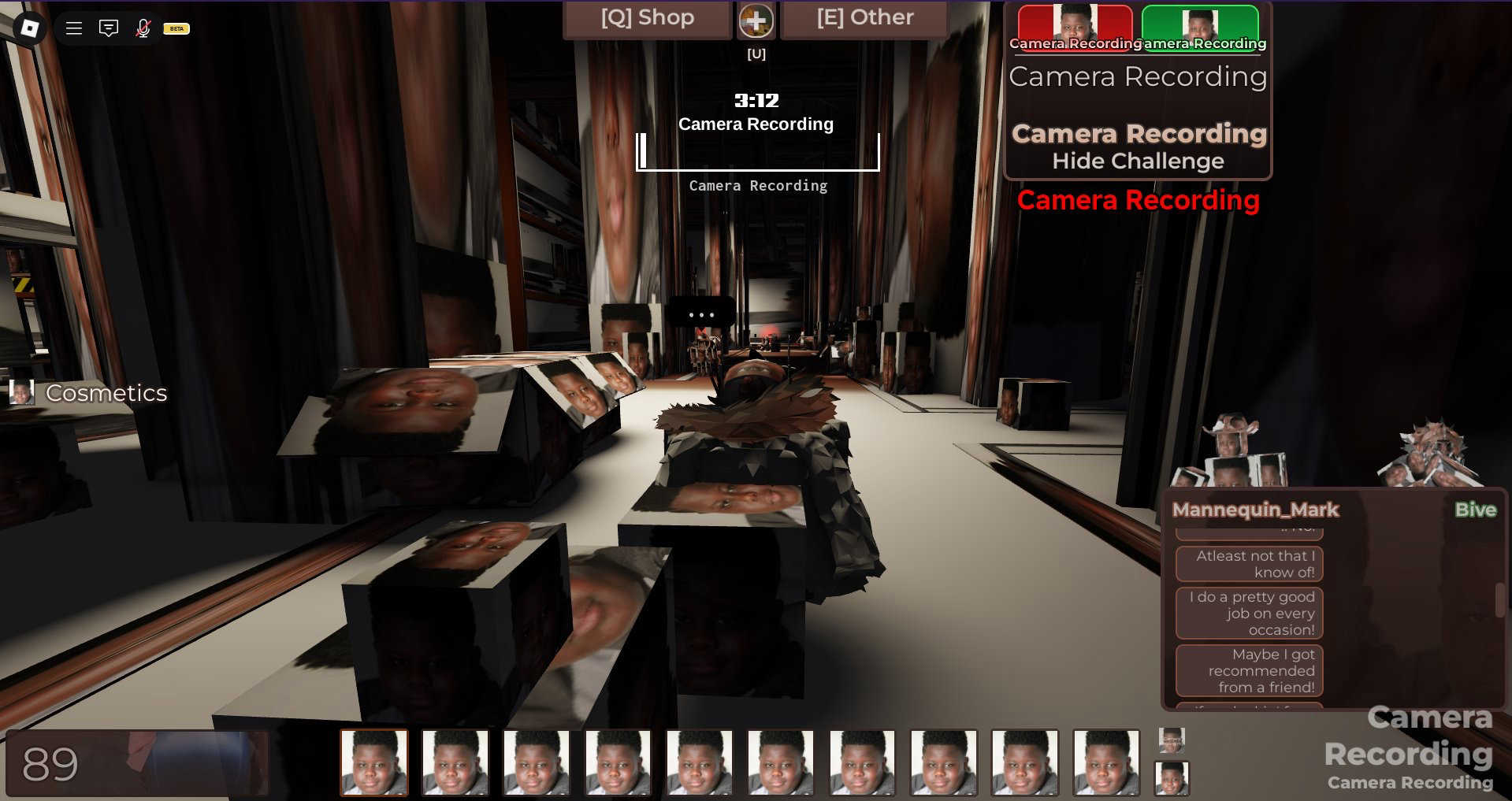The height and width of the screenshot is (801, 1512).
Task: Choose reply "I do a pretty good job"
Action: (1249, 613)
